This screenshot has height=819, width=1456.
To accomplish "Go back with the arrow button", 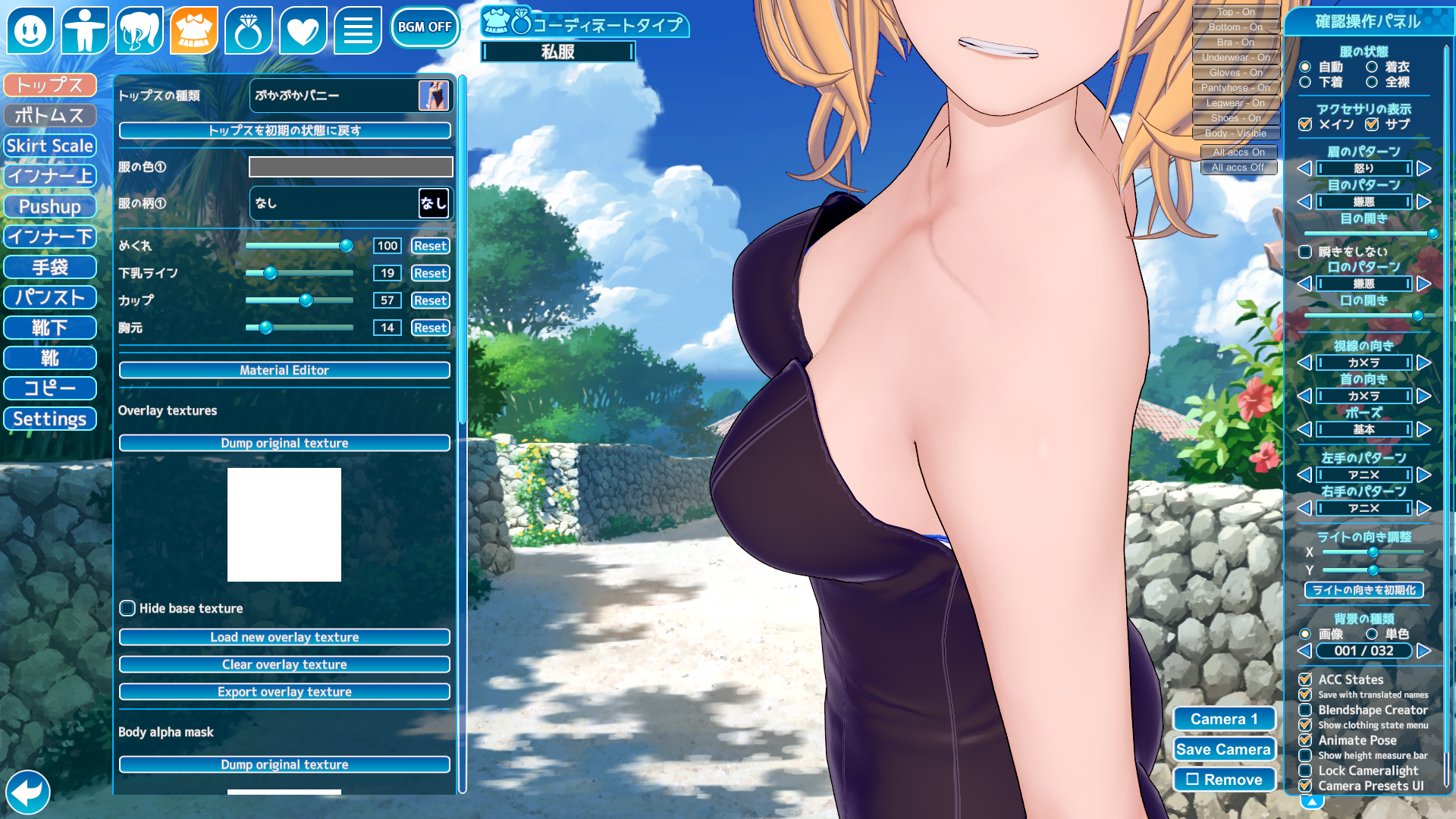I will click(x=28, y=792).
